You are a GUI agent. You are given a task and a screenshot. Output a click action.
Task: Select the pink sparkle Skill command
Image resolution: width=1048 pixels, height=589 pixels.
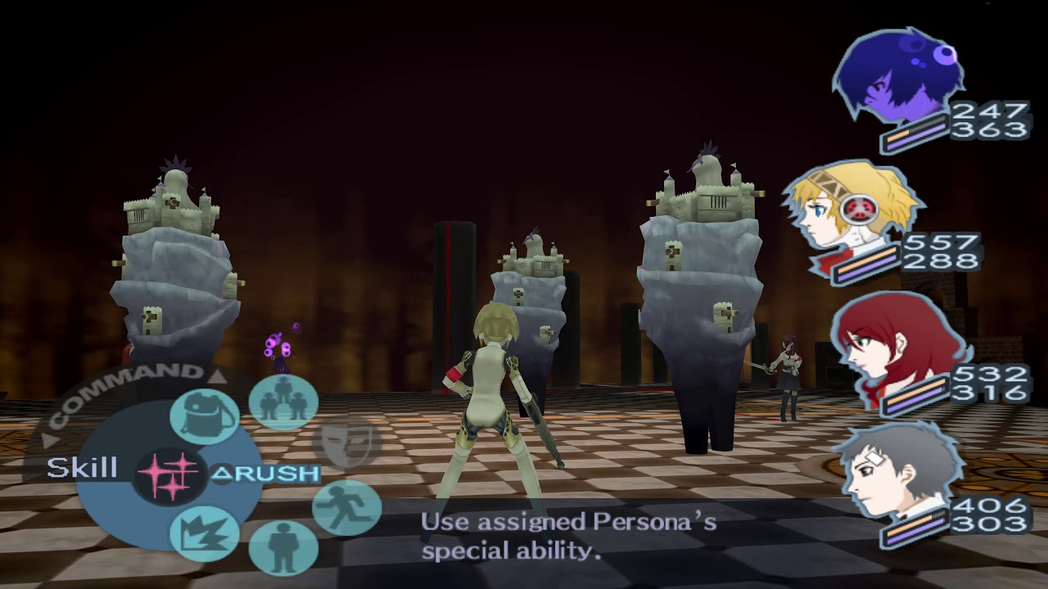click(167, 474)
